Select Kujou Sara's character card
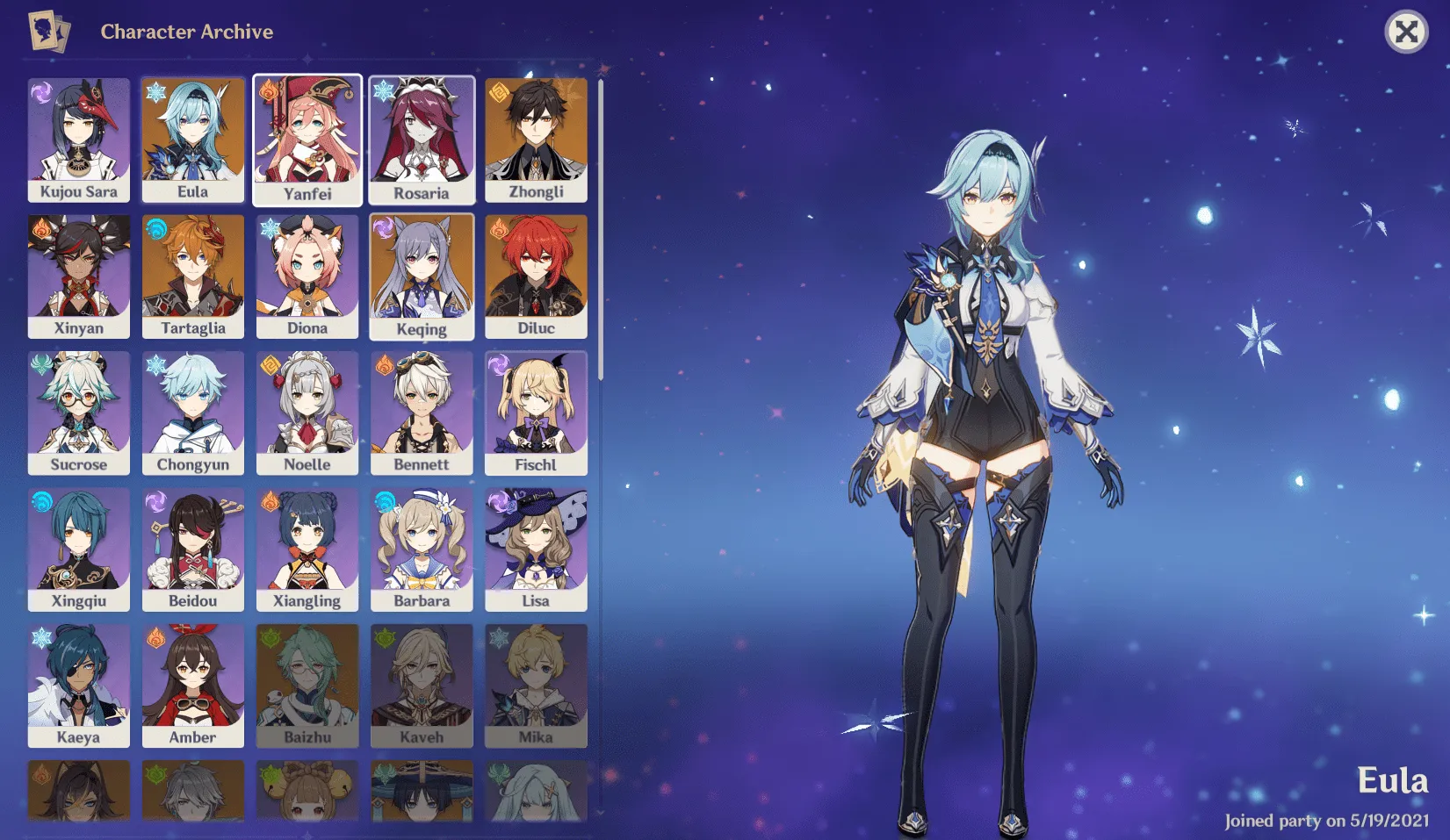The height and width of the screenshot is (840, 1450). point(79,140)
